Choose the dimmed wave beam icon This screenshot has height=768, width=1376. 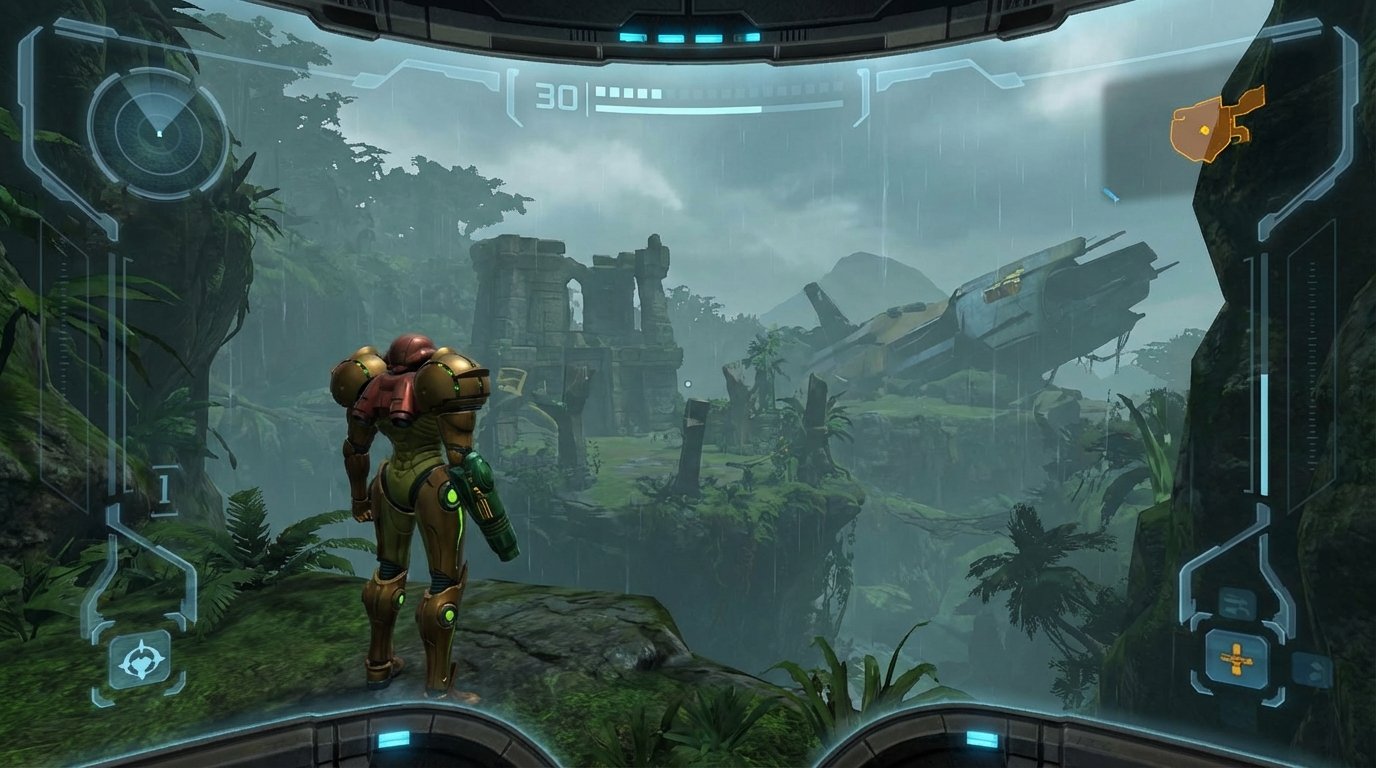click(1237, 603)
